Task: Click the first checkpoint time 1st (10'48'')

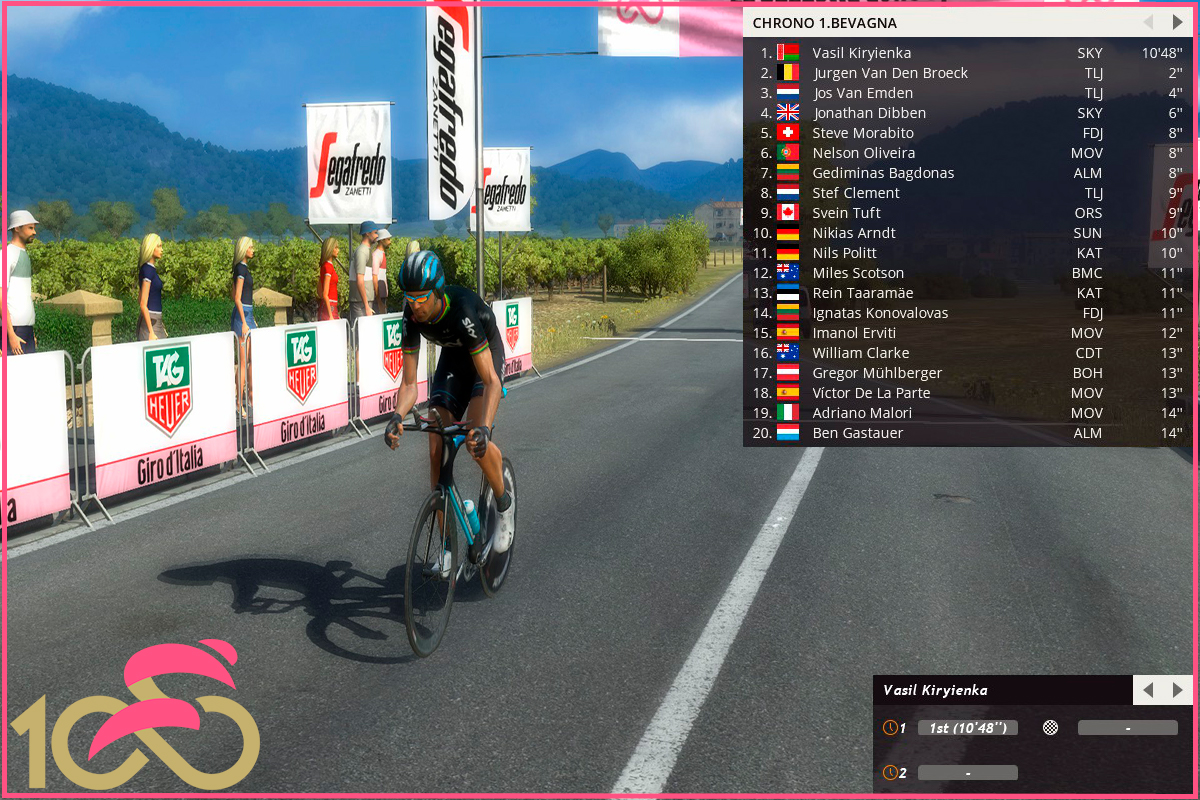Action: pos(967,728)
